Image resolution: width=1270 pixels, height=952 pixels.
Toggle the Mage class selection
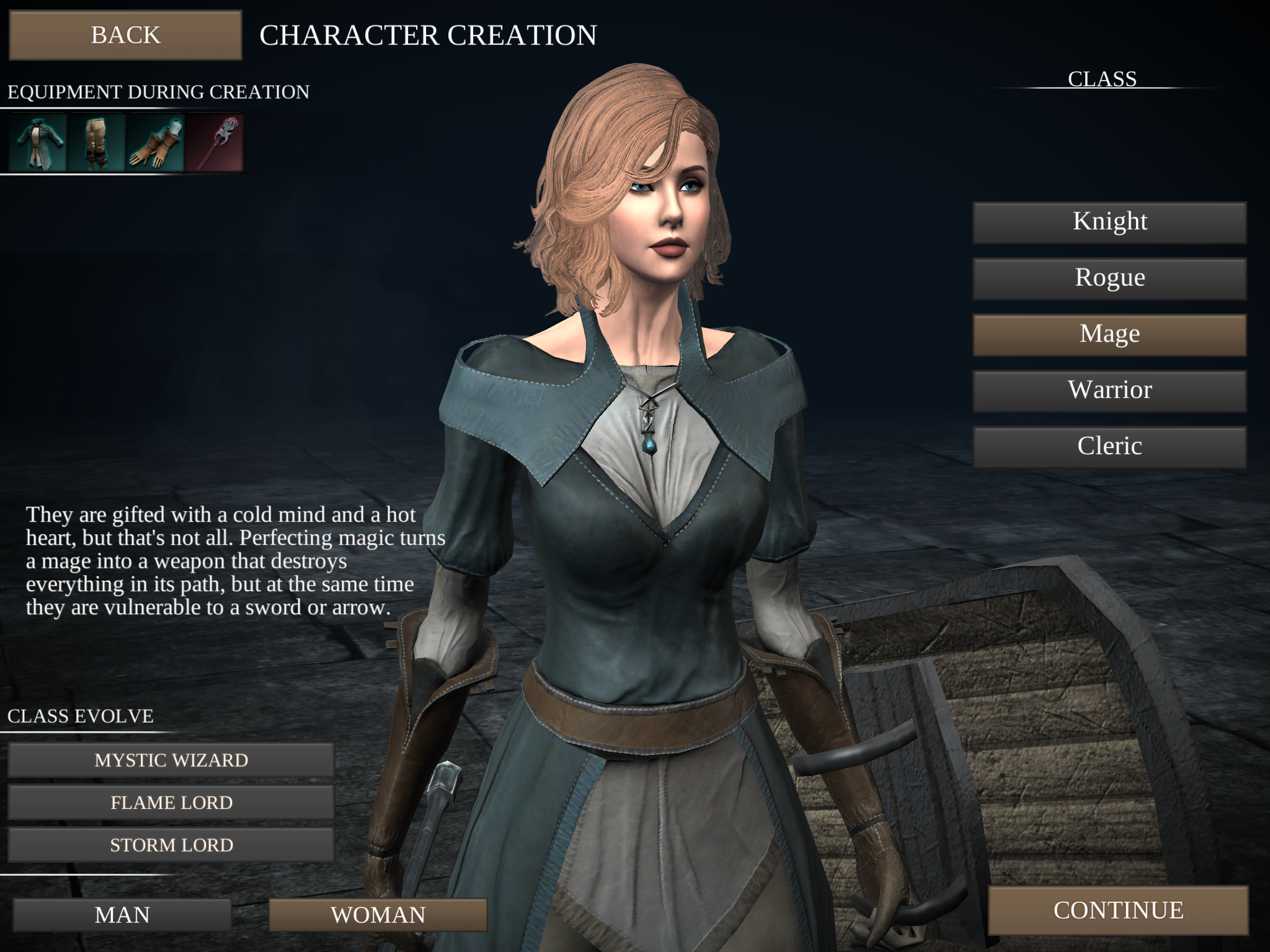coord(1109,333)
